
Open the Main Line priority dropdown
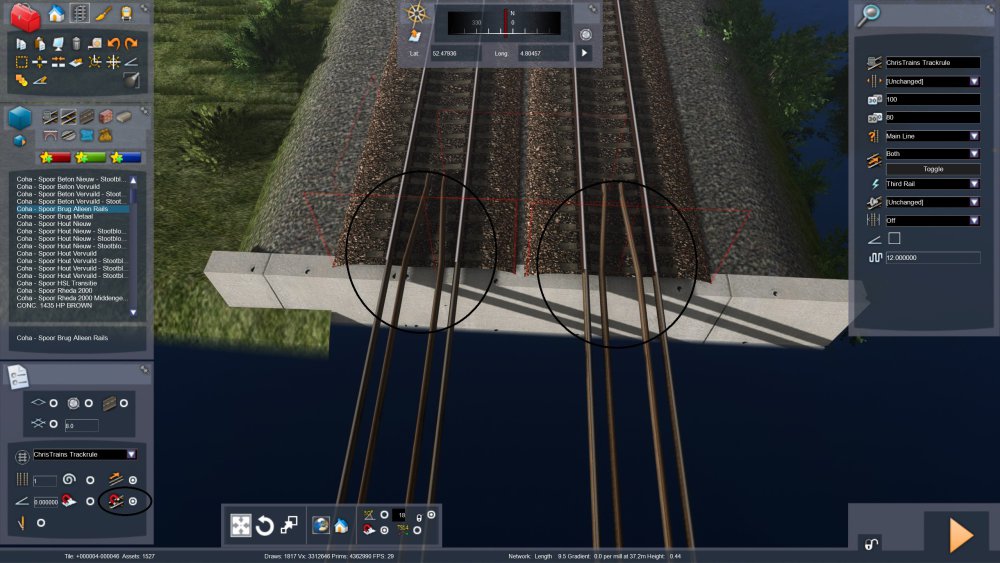pos(932,136)
